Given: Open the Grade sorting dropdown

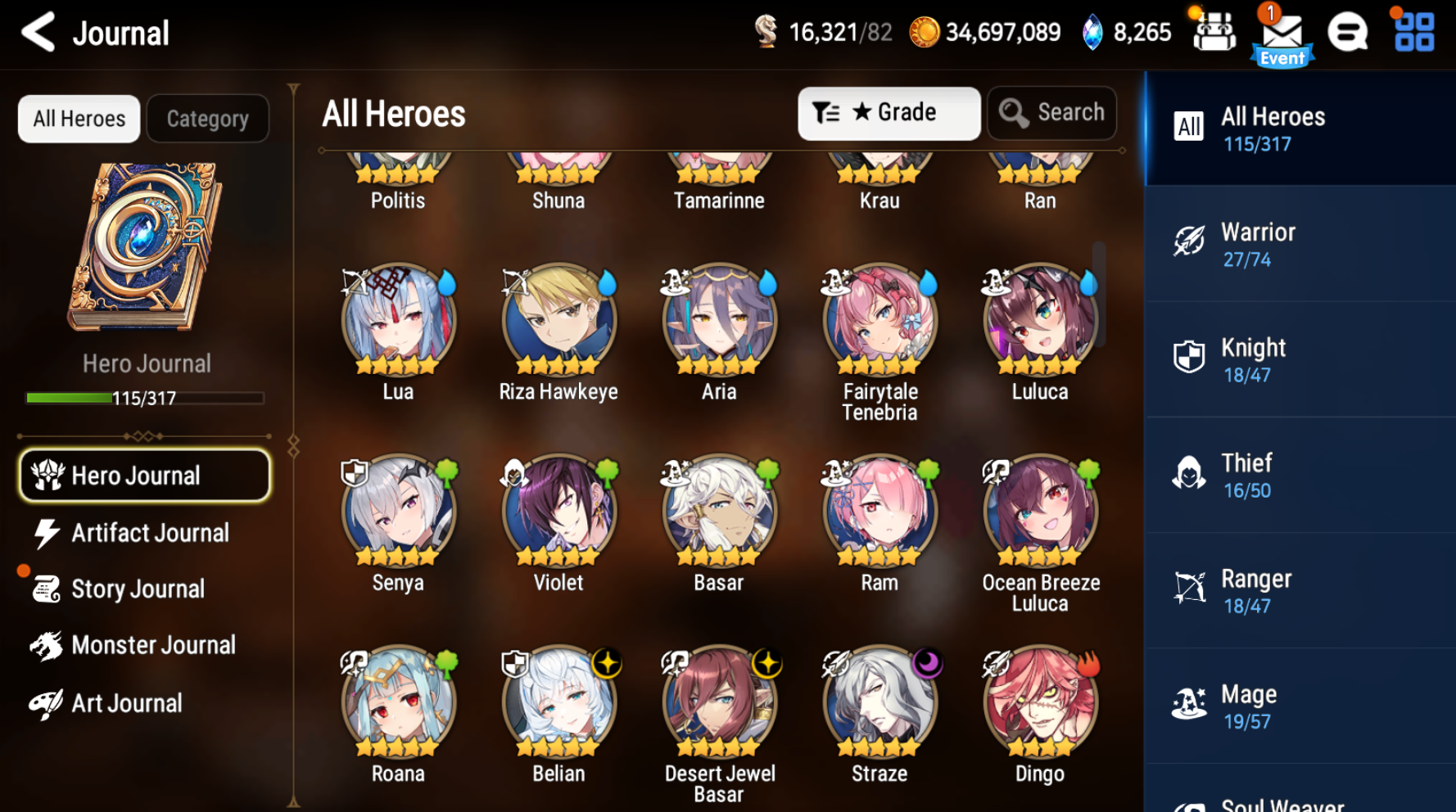Looking at the screenshot, I should (x=889, y=113).
